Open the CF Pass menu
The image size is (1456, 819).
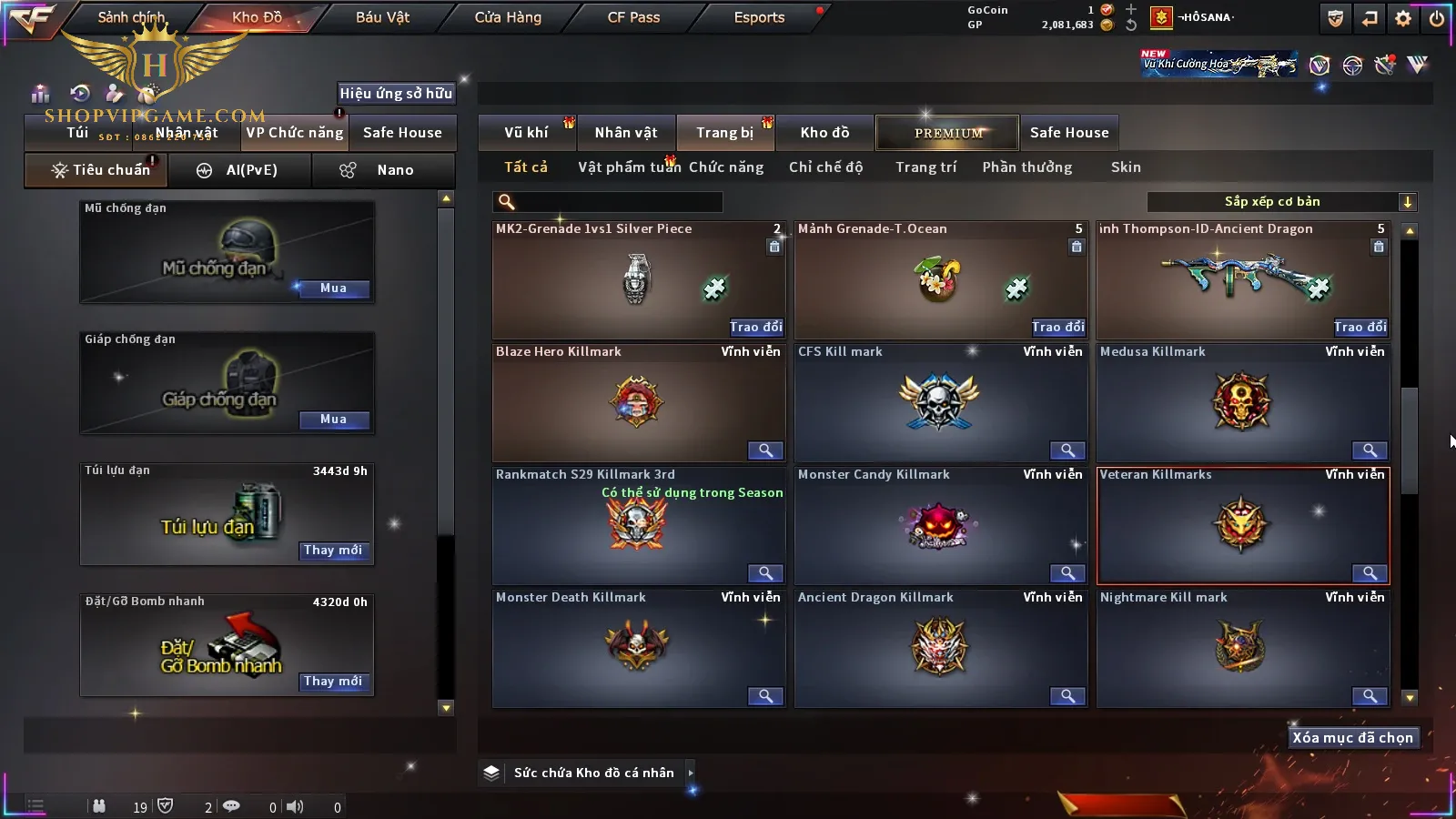[633, 17]
